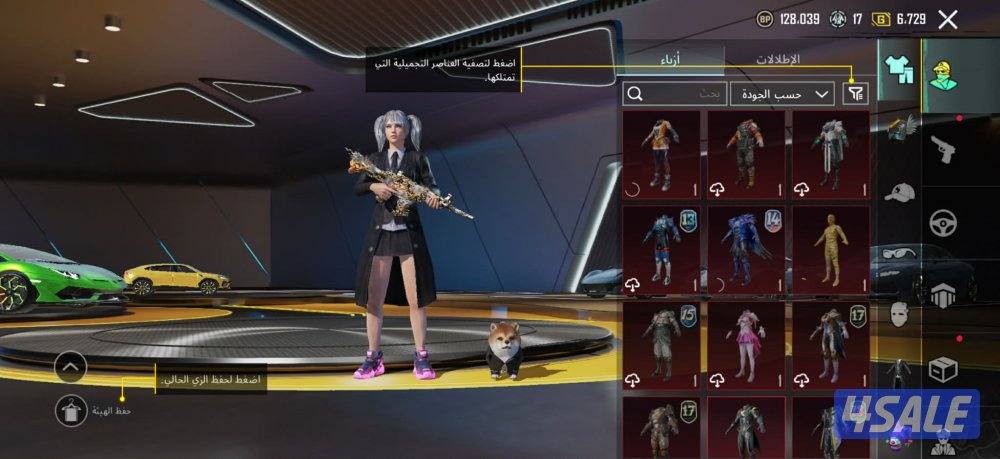Select the face mask category
The height and width of the screenshot is (459, 1000).
899,313
